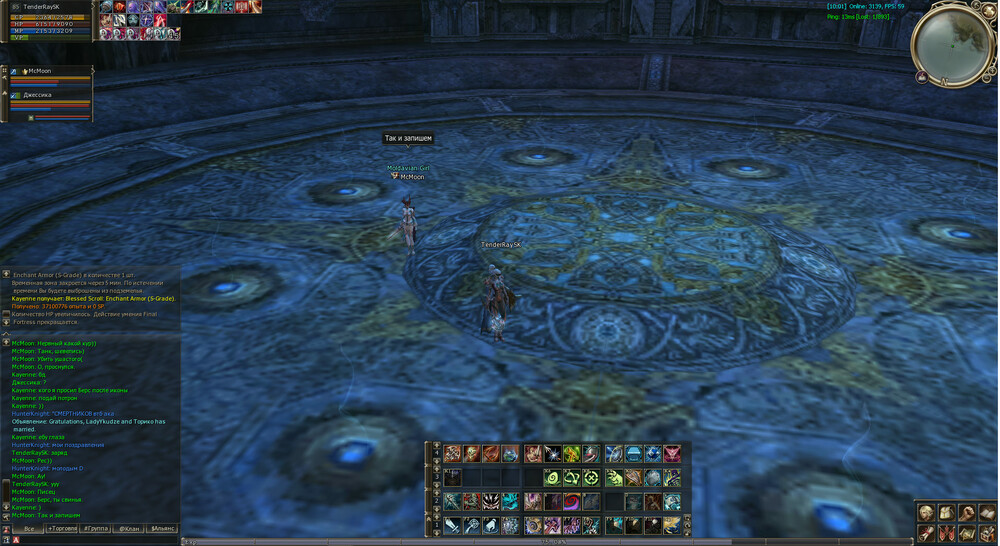Activate the white fanged jaws skill
The height and width of the screenshot is (546, 1000).
click(x=491, y=501)
